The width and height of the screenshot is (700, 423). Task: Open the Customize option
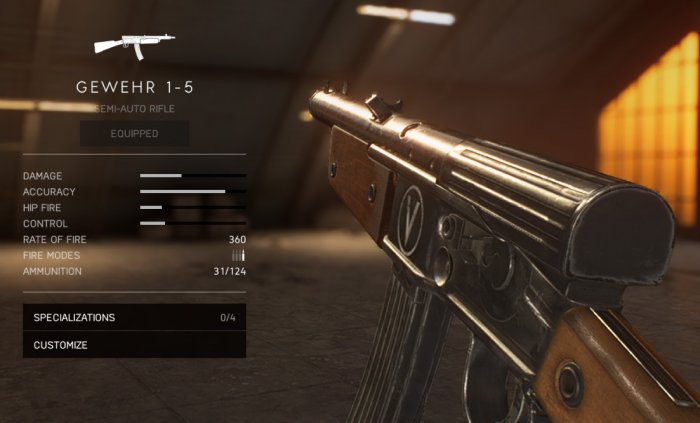tap(134, 345)
